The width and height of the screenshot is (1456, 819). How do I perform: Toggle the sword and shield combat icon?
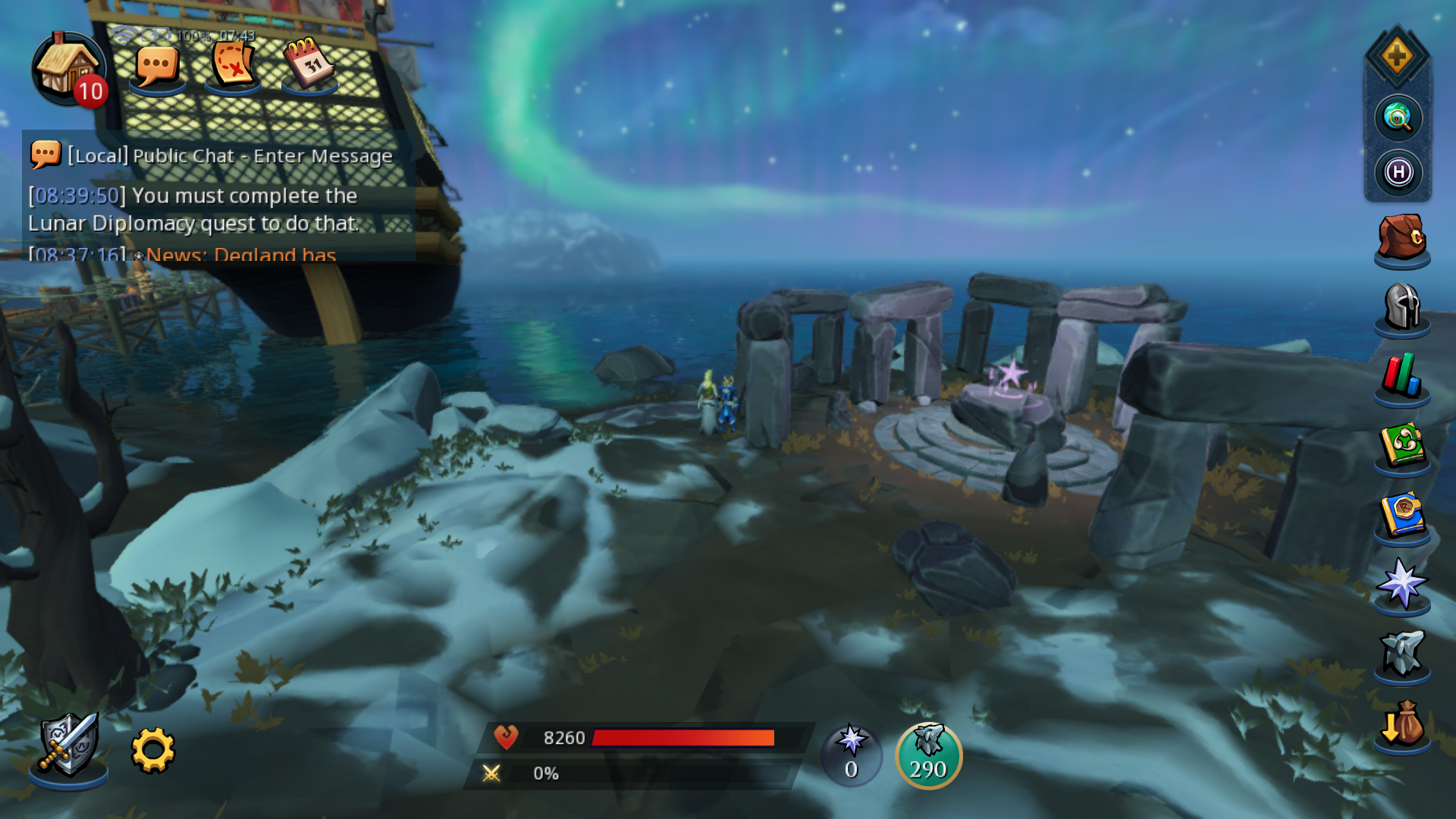pos(68,747)
